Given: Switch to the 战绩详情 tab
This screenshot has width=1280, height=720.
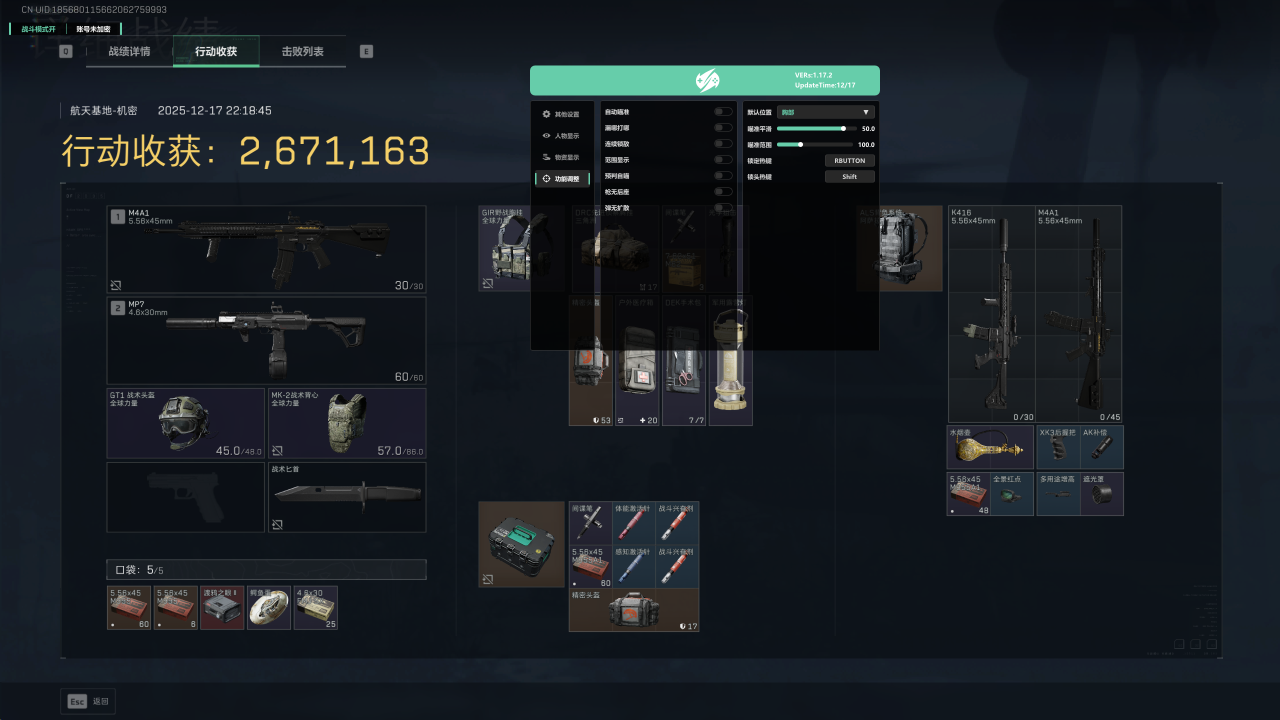Looking at the screenshot, I should pos(129,51).
